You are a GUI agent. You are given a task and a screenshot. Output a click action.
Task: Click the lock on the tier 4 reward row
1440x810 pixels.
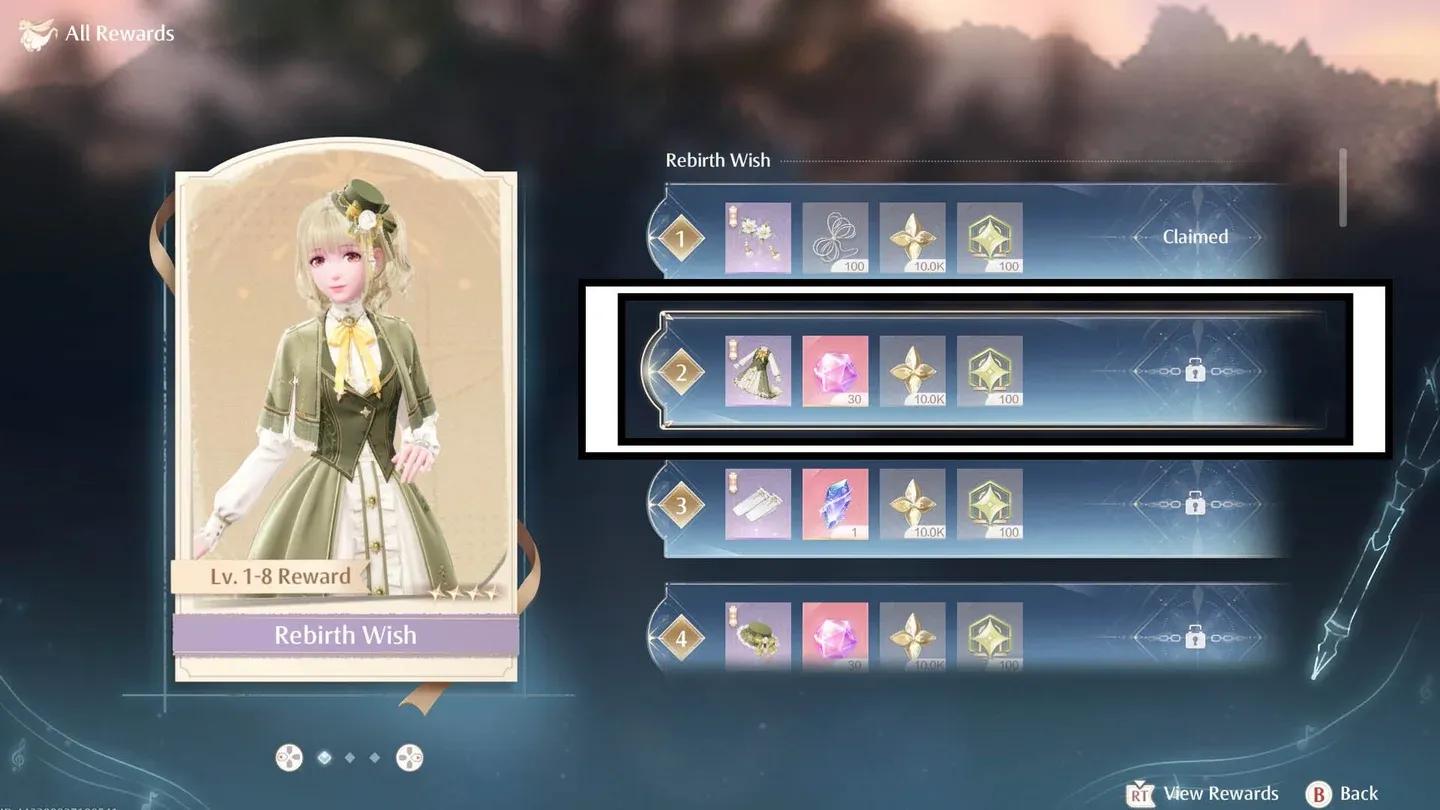[1194, 635]
